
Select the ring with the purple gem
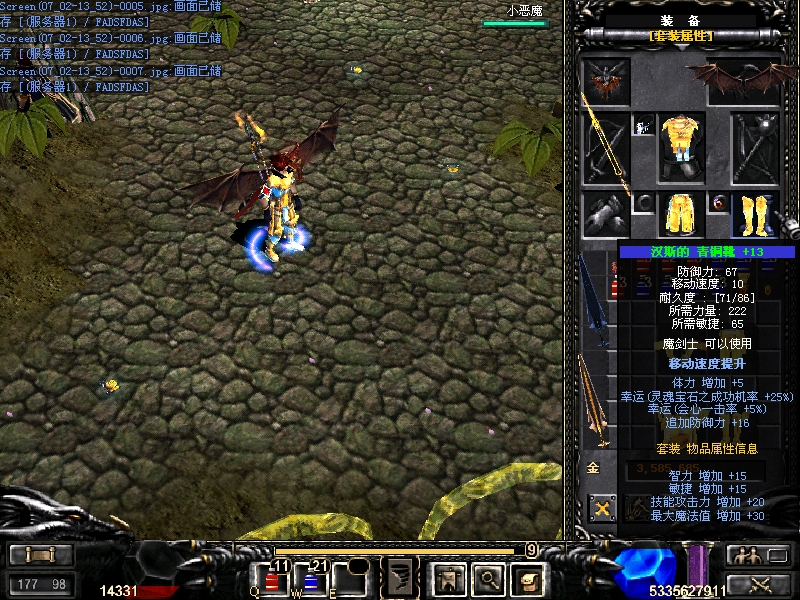pyautogui.click(x=719, y=204)
